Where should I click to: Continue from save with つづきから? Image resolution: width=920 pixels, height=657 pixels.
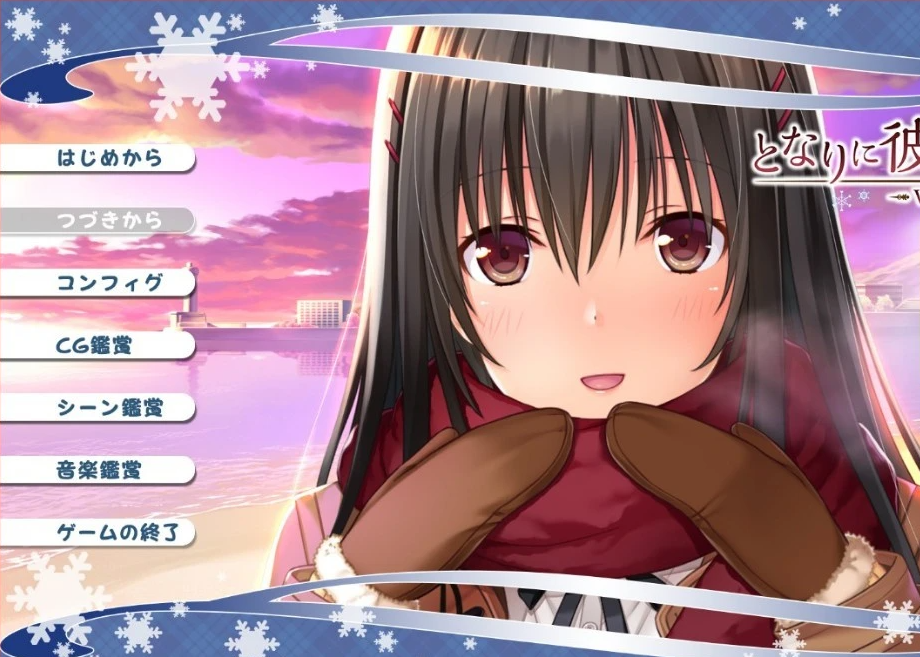[109, 220]
